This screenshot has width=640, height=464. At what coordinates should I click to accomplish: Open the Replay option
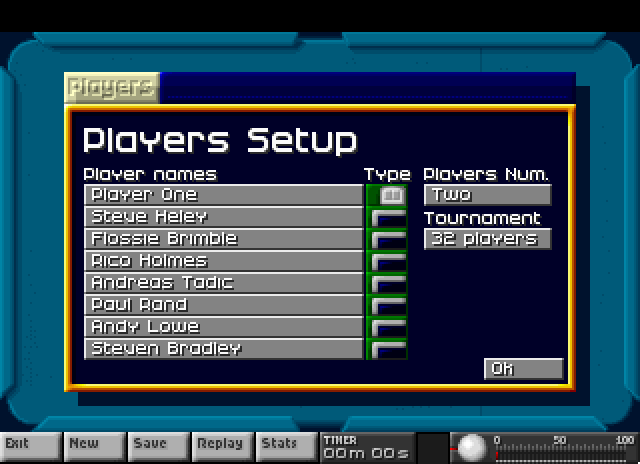(x=221, y=445)
